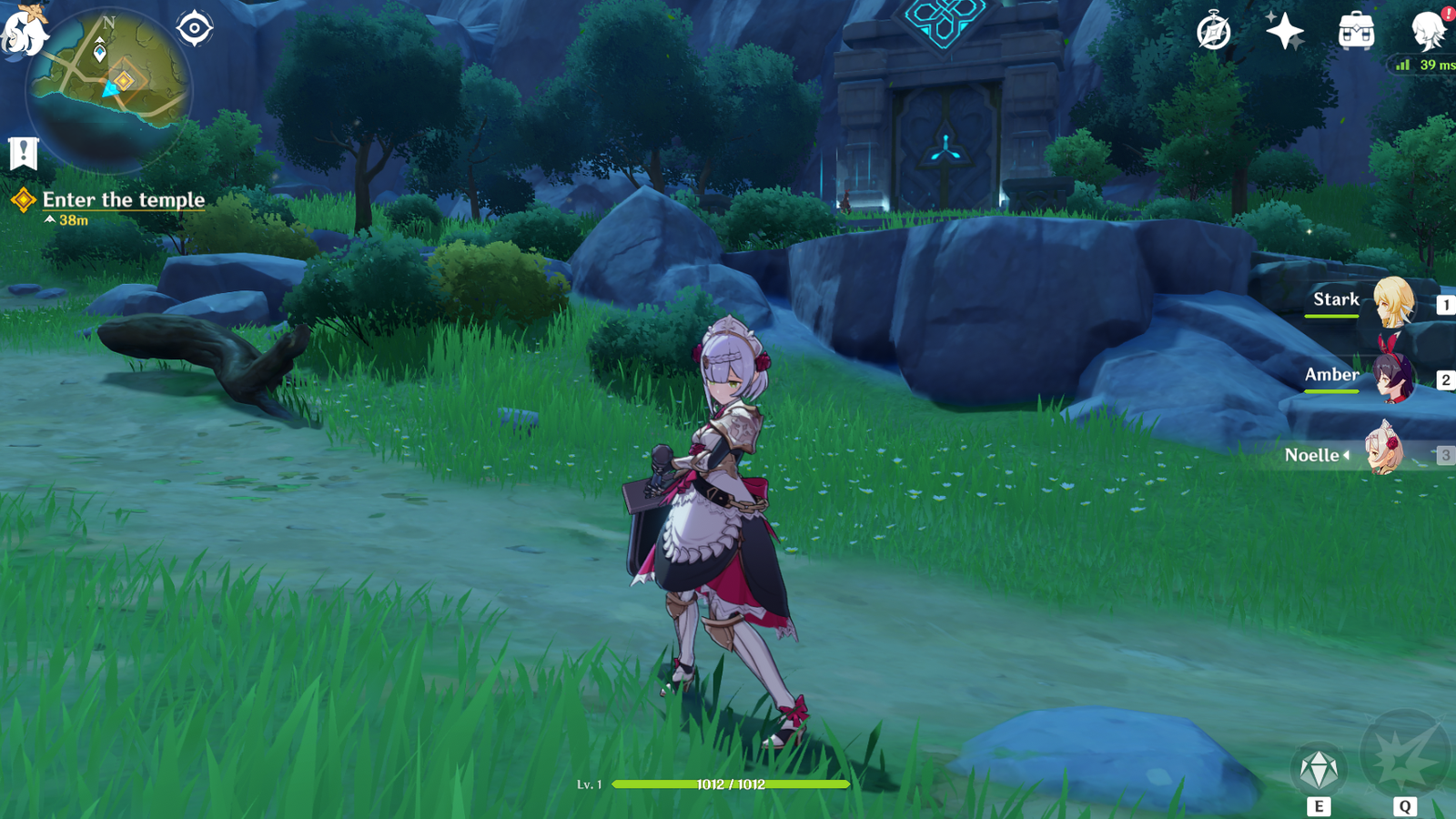
Task: Open the character screen portrait
Action: click(1424, 34)
